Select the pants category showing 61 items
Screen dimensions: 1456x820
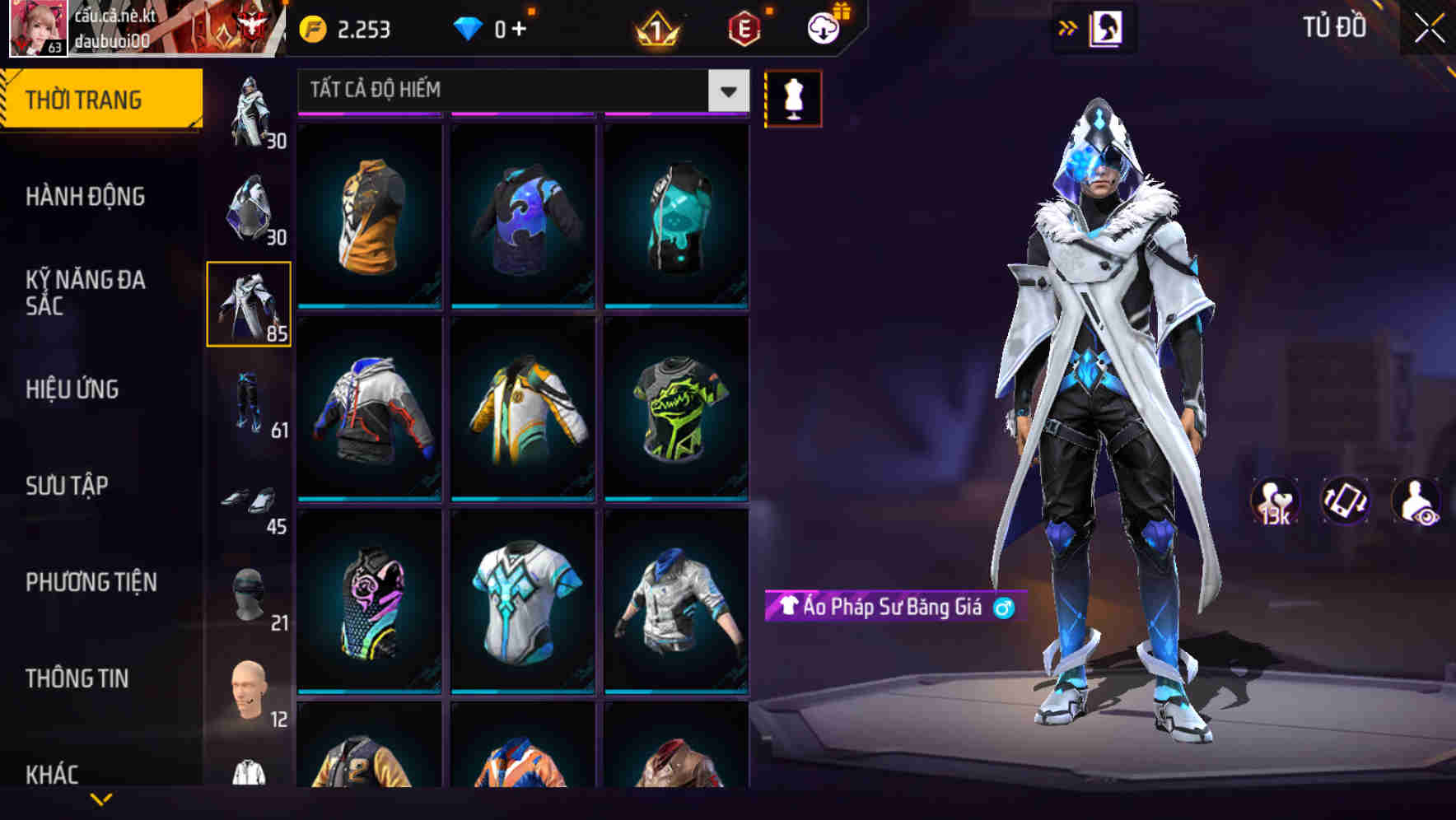tap(250, 403)
